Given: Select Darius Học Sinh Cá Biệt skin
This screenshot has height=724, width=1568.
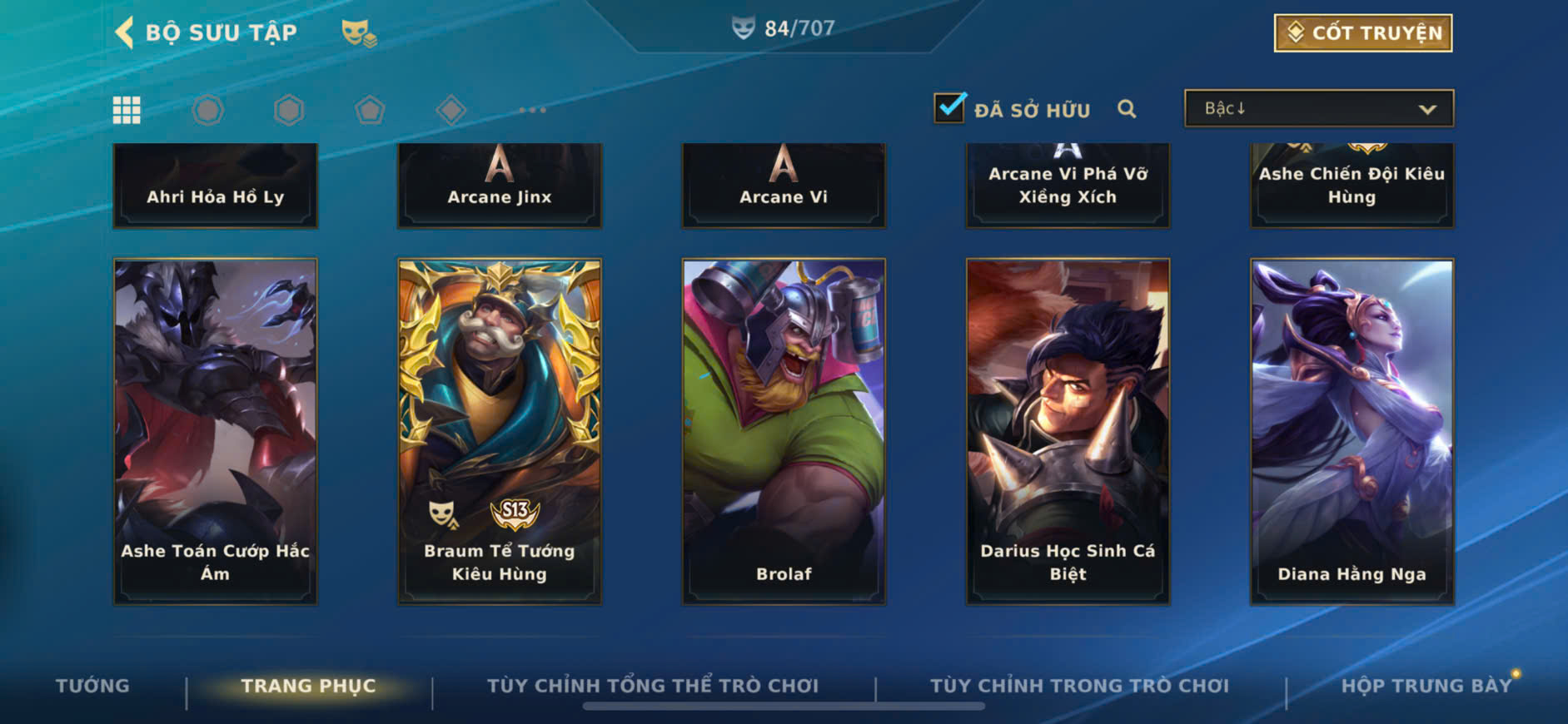Looking at the screenshot, I should 1068,431.
